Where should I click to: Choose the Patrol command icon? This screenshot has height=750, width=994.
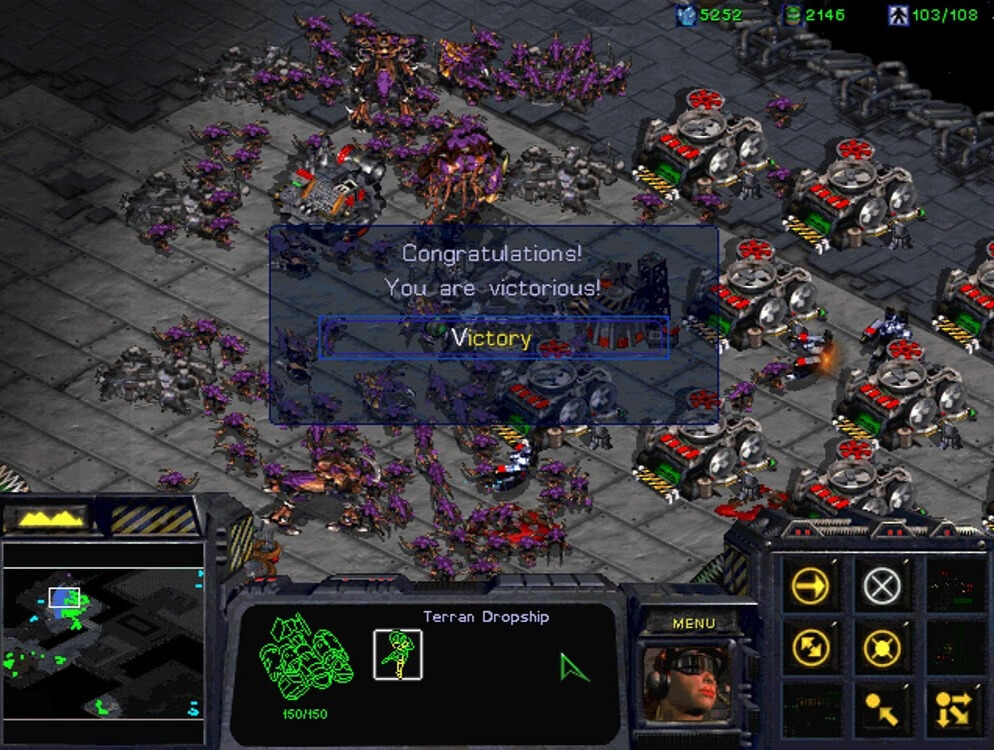coord(809,647)
